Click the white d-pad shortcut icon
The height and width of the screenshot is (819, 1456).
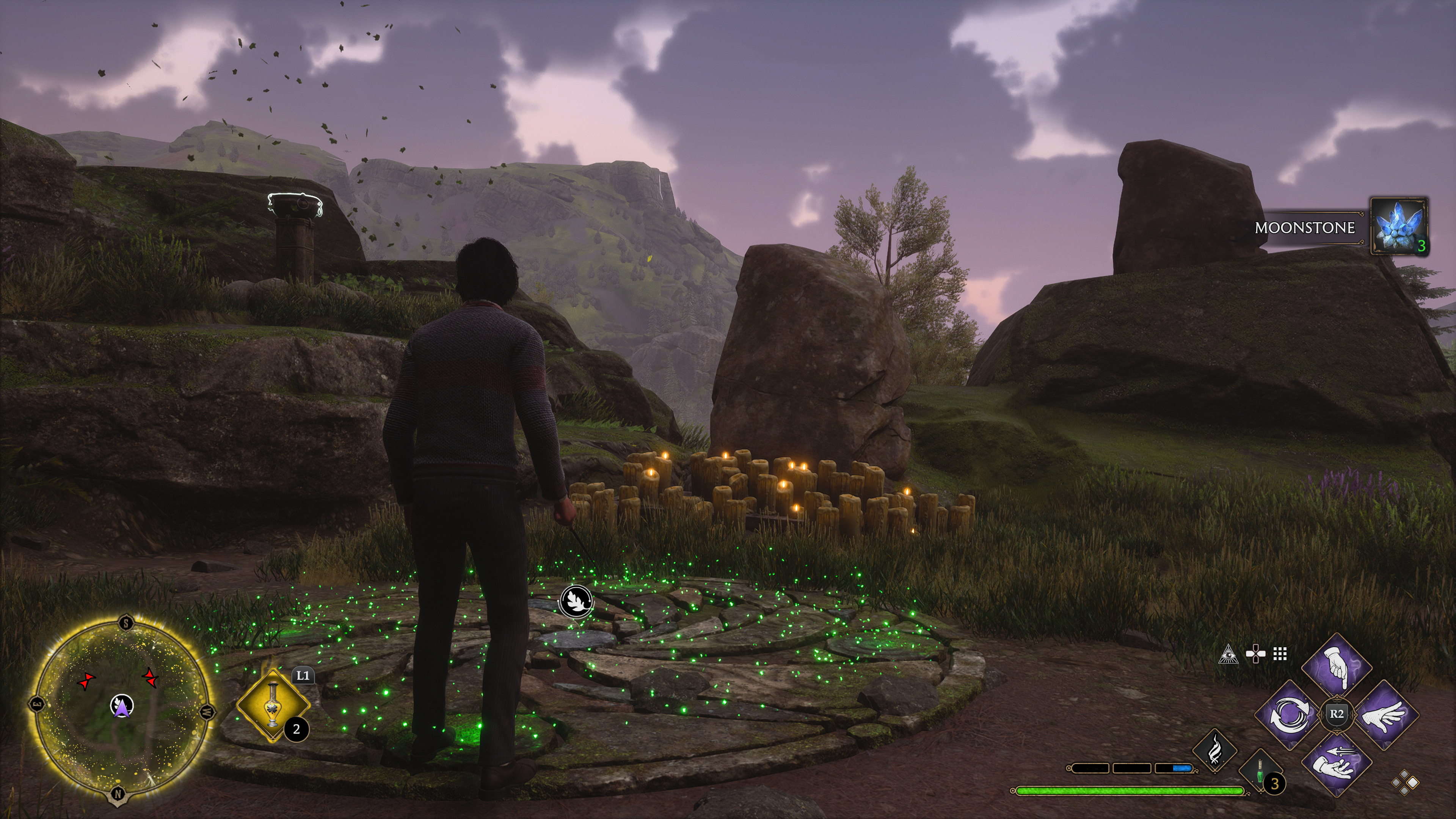pos(1255,654)
